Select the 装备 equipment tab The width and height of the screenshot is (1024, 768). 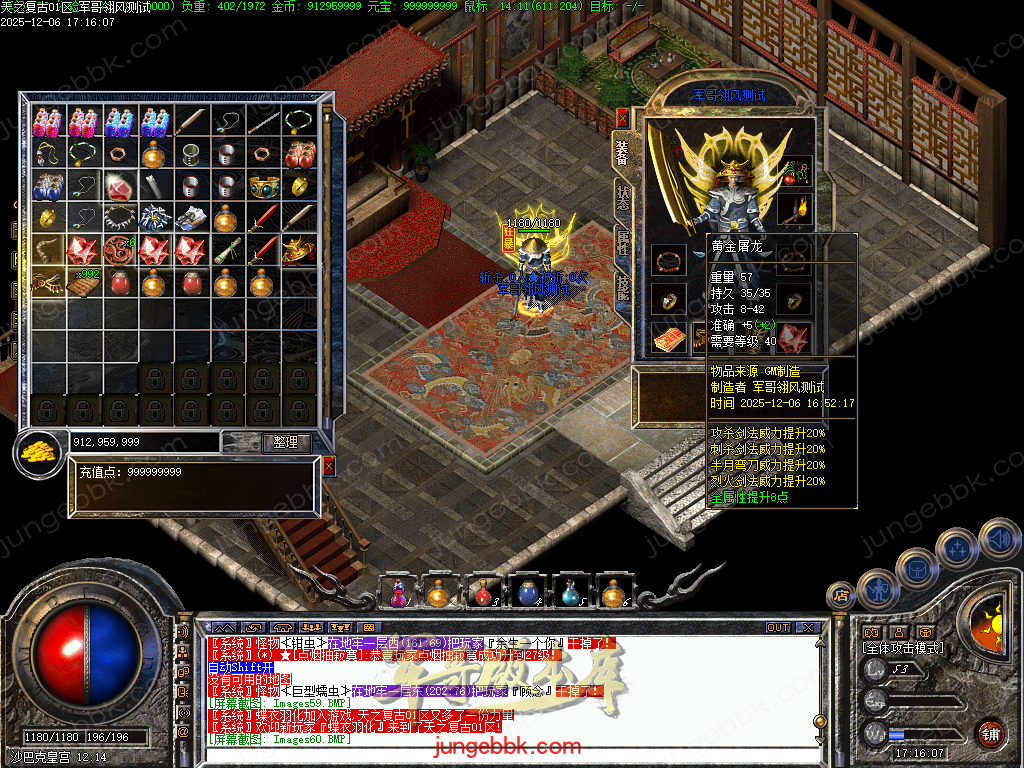[622, 152]
